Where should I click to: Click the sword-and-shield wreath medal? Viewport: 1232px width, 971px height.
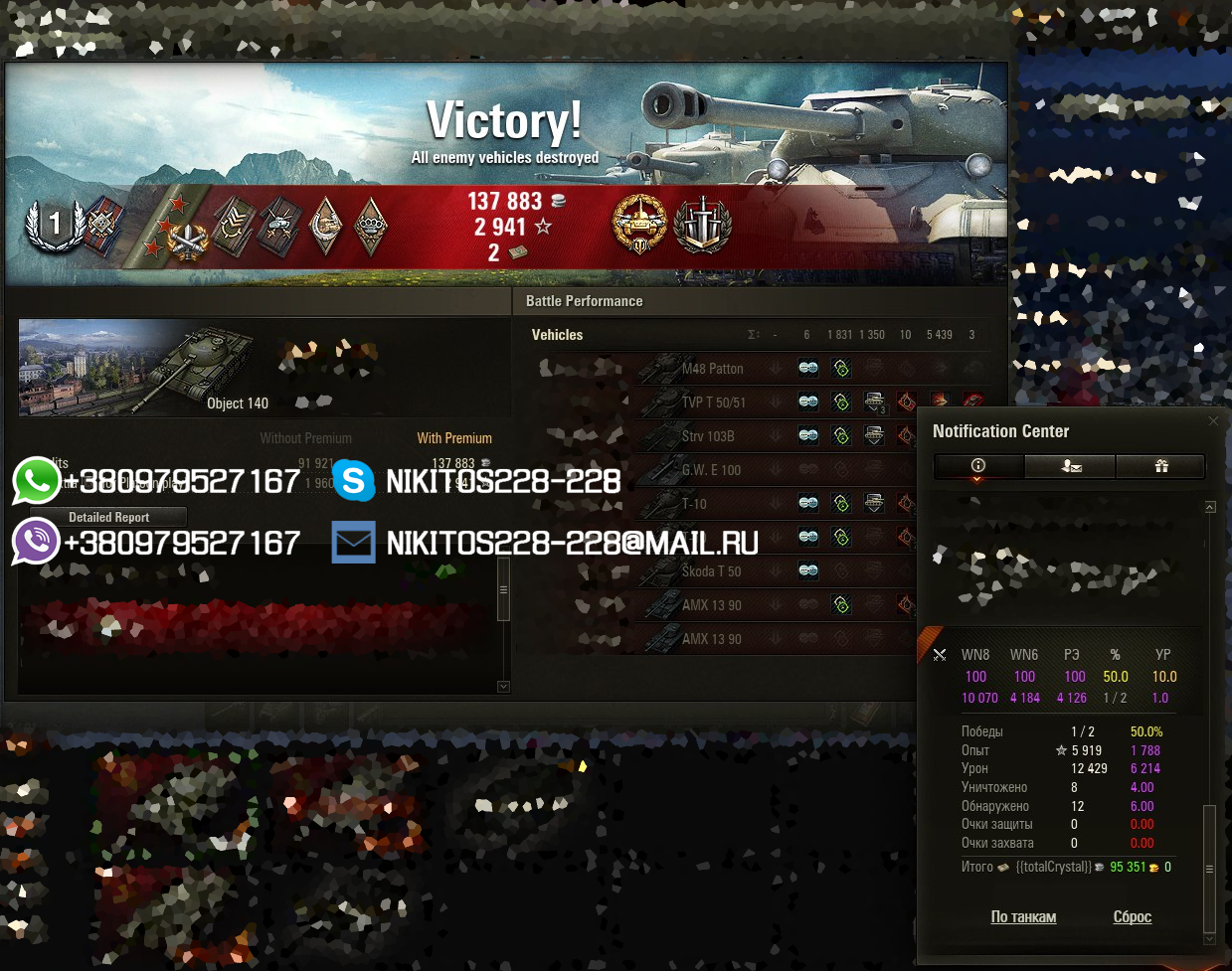(x=703, y=224)
